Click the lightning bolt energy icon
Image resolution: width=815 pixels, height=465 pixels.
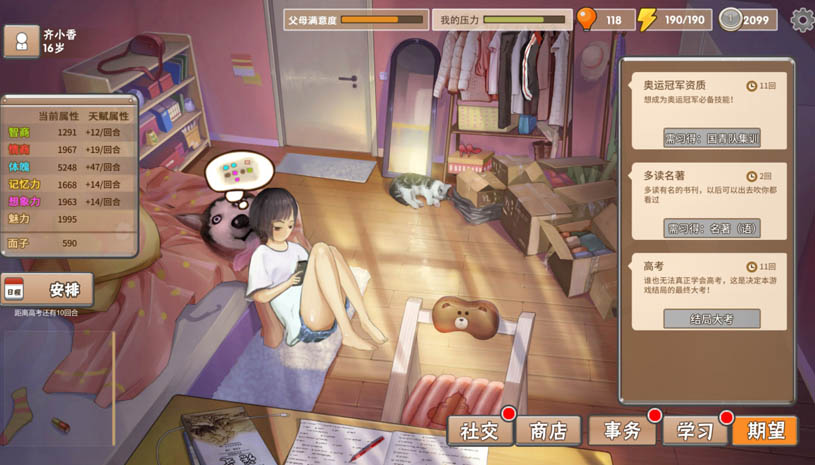[x=648, y=19]
